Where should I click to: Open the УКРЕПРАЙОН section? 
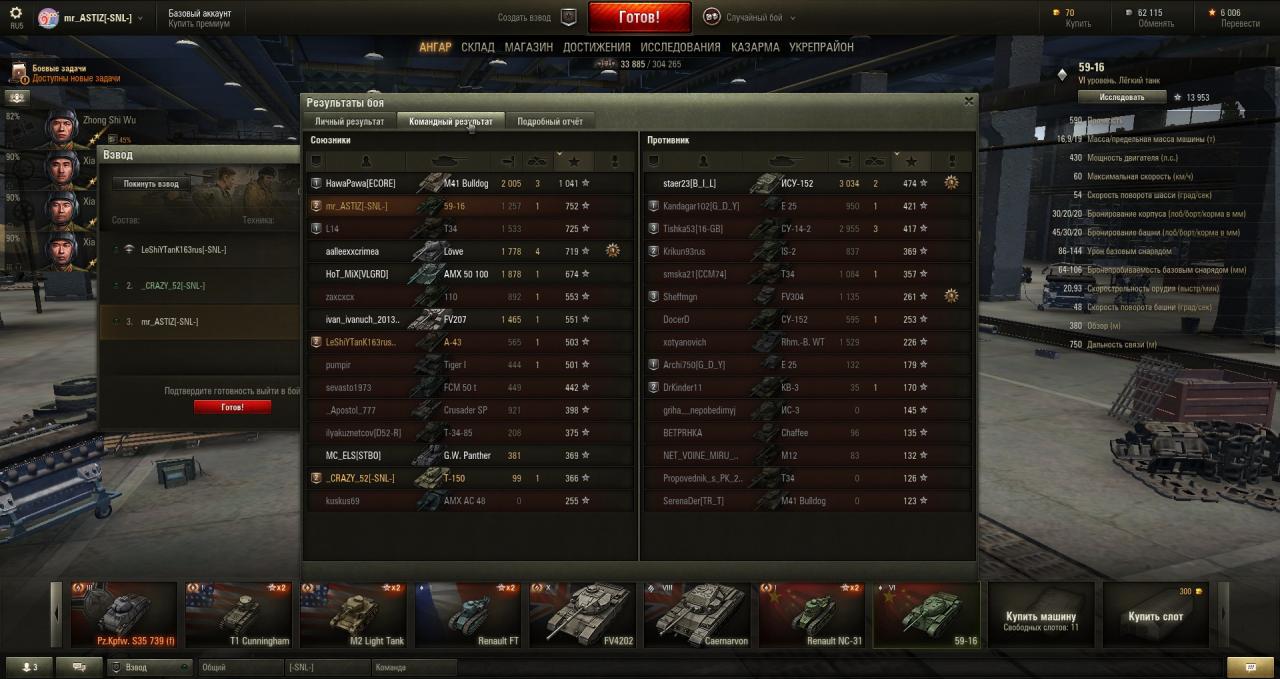coord(821,47)
